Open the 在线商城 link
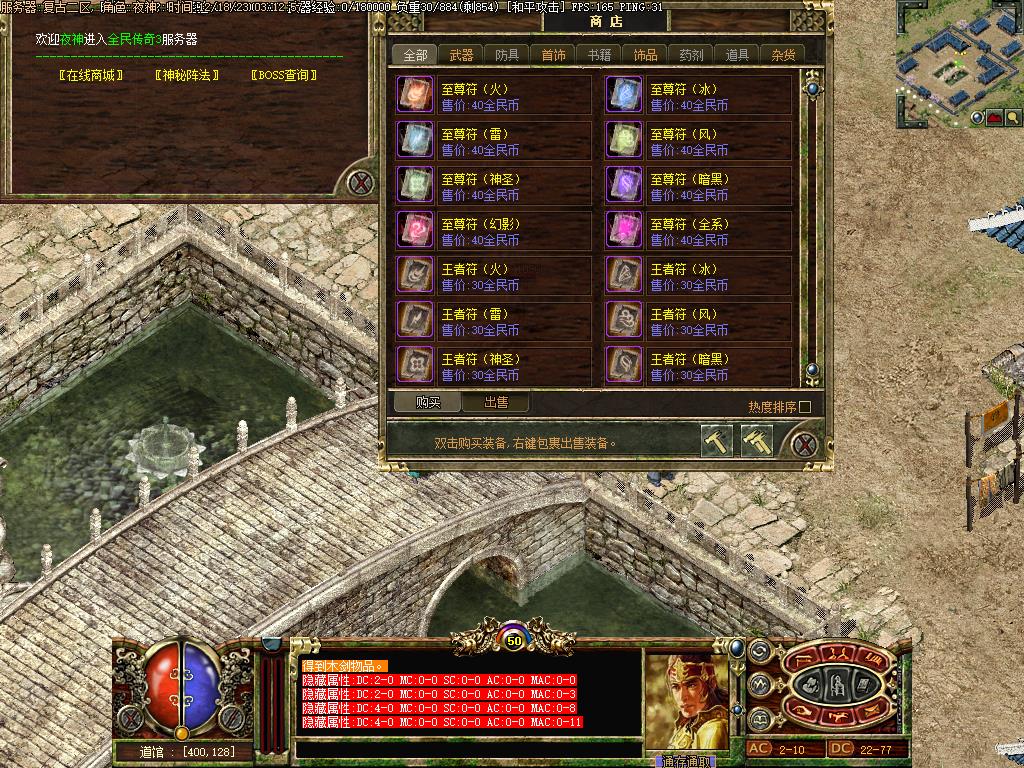This screenshot has height=768, width=1024. 91,75
